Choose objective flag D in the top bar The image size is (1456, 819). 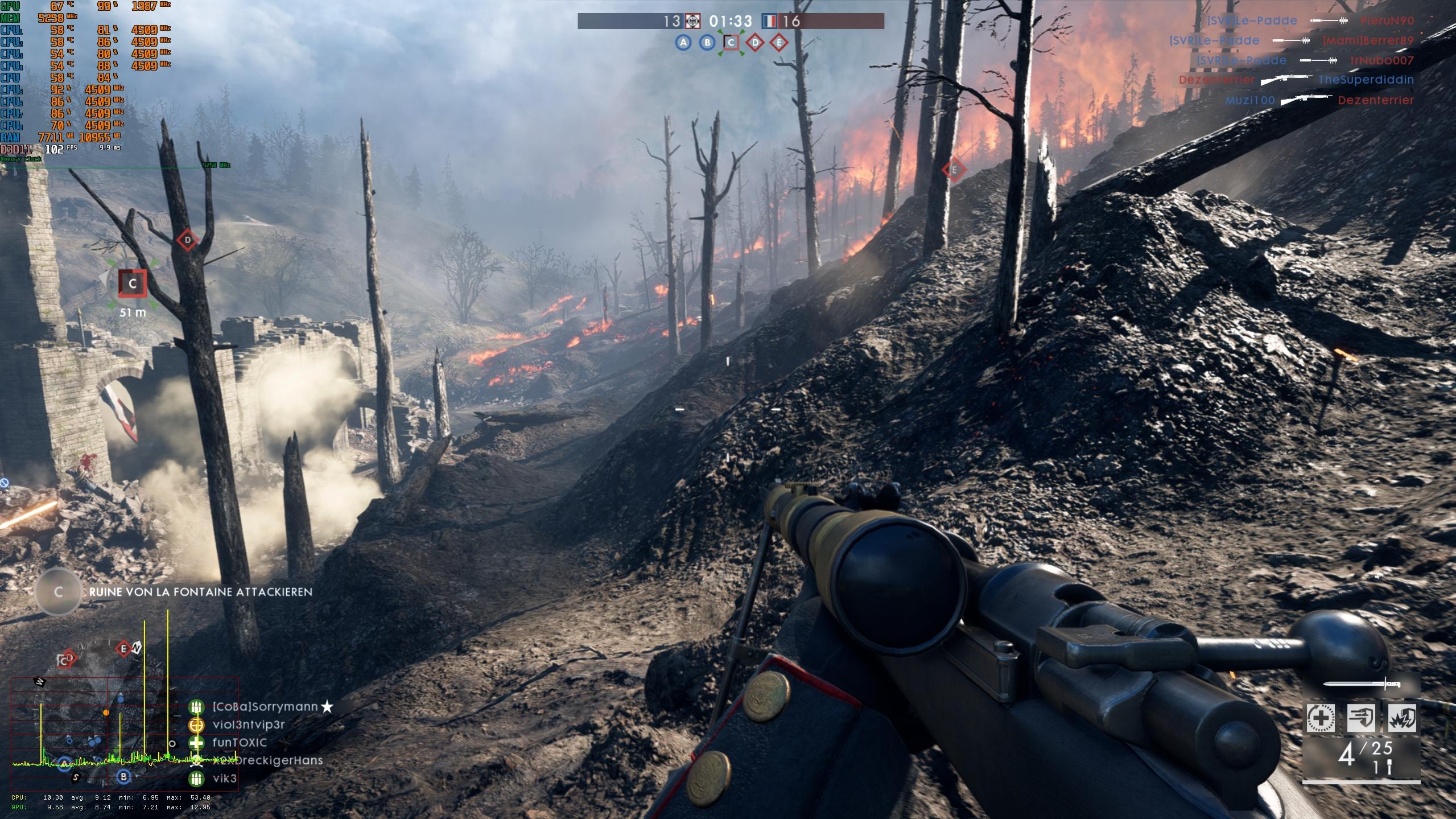click(x=755, y=43)
